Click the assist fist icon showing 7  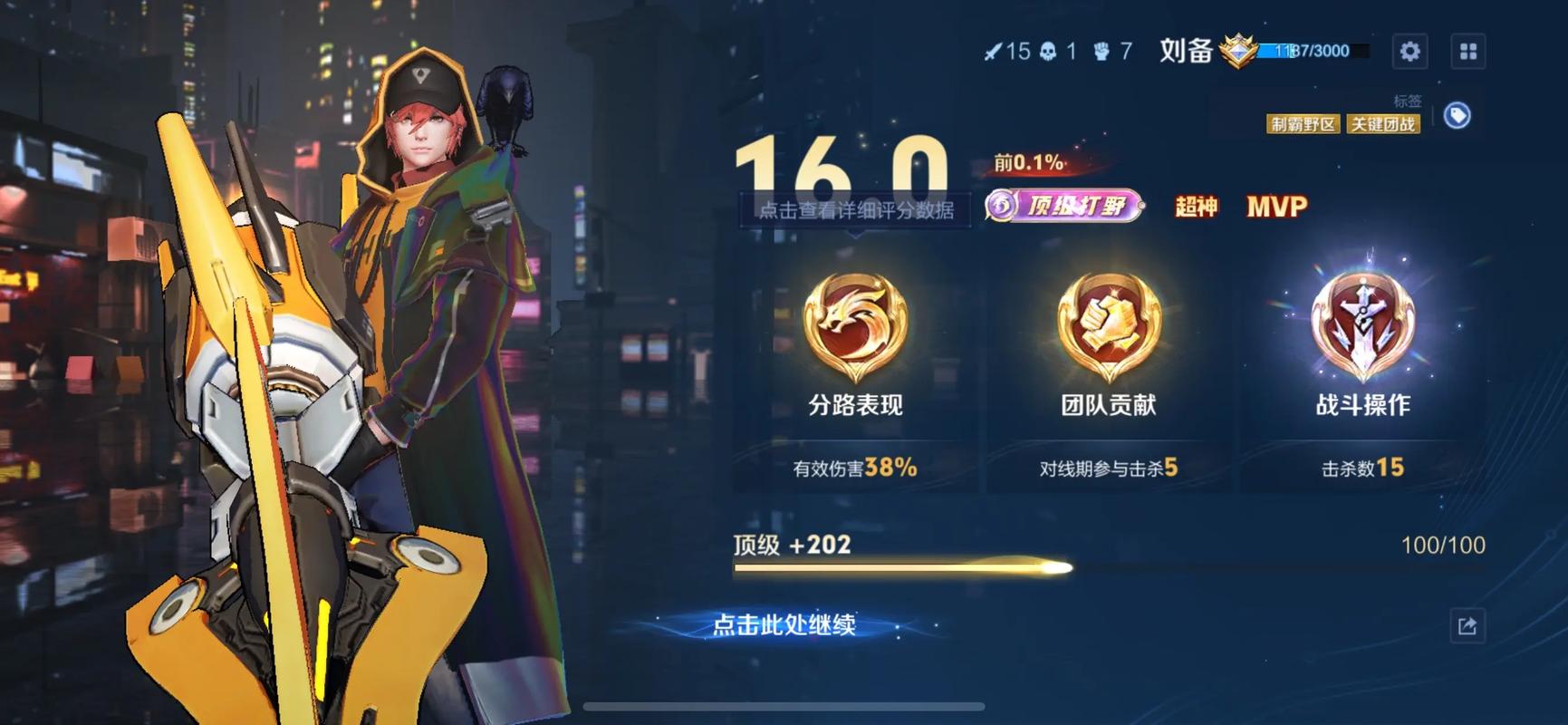click(1101, 52)
